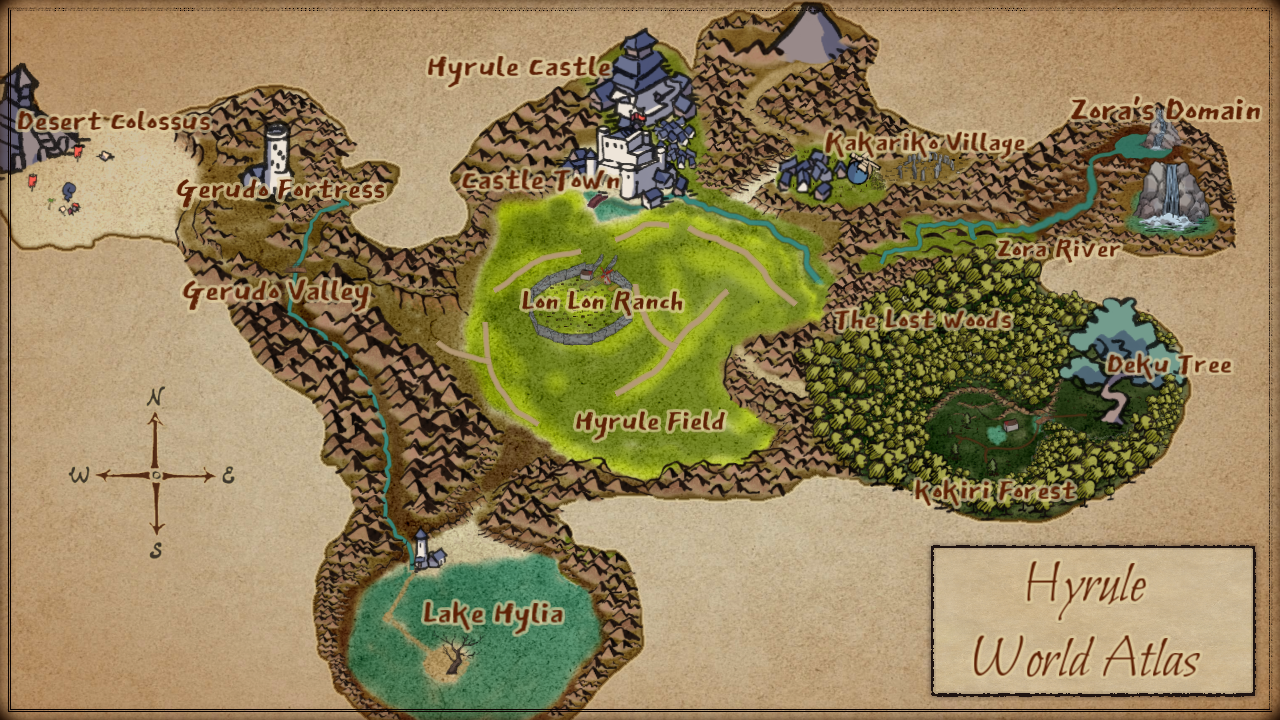Open Kakariko Village on the map
1280x720 pixels.
[x=925, y=144]
